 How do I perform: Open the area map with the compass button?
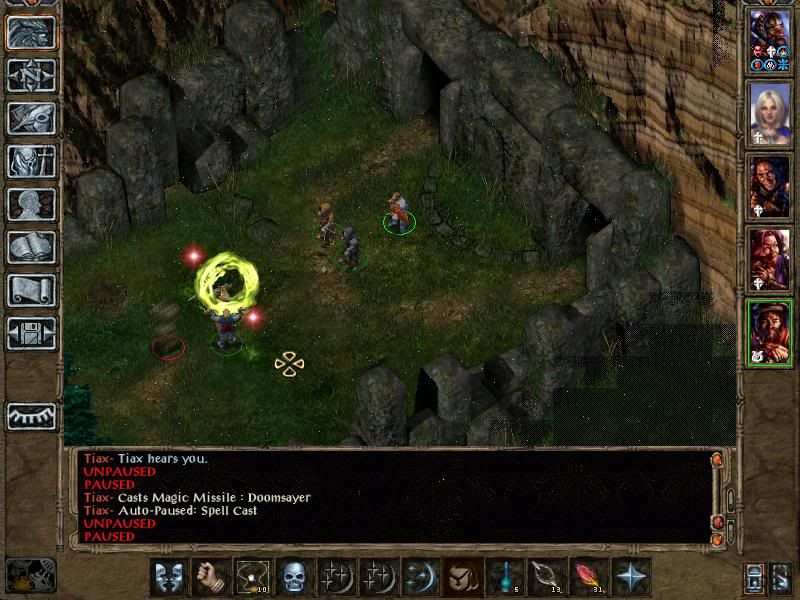point(31,75)
